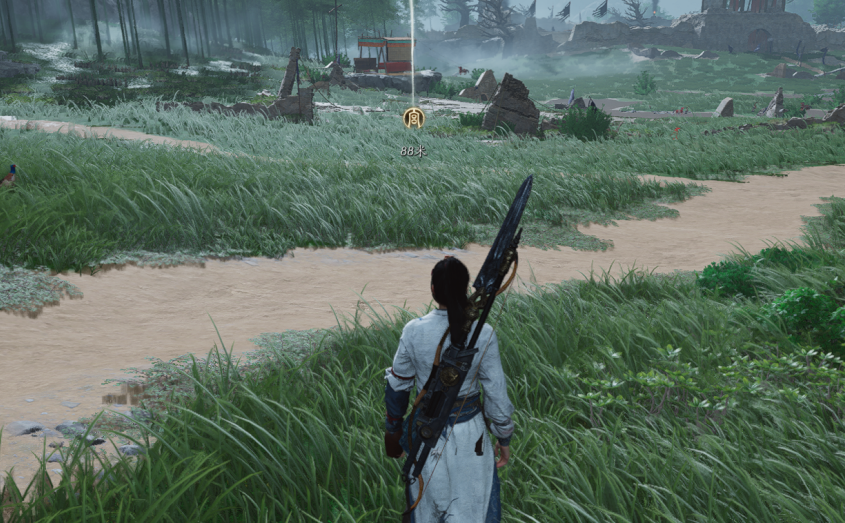Click the golden objective waypoint marker icon
The height and width of the screenshot is (523, 845).
tap(413, 118)
